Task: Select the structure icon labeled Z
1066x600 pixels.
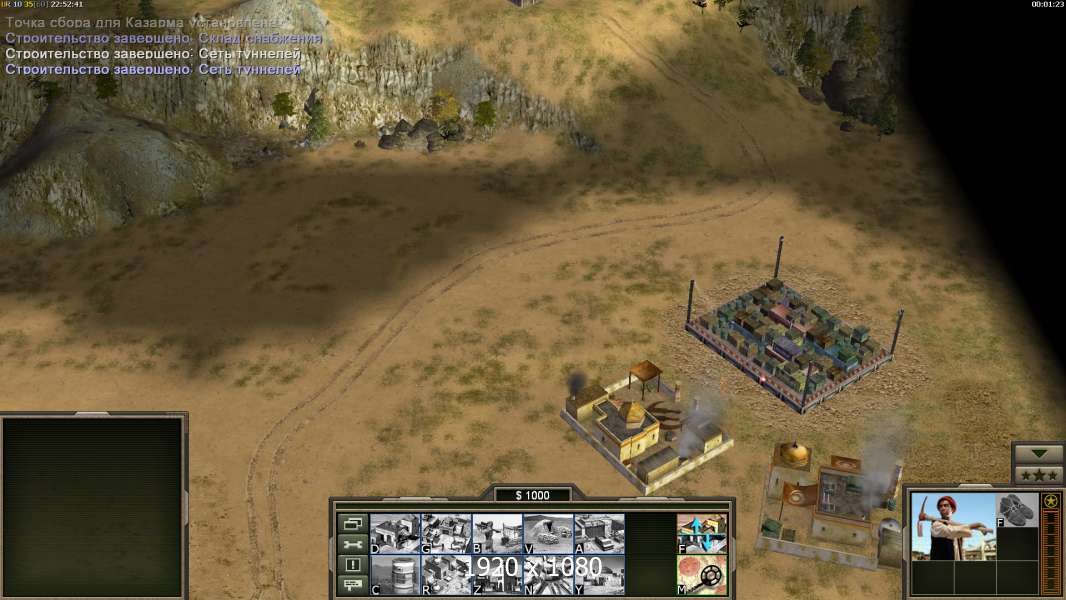Action: pyautogui.click(x=497, y=574)
